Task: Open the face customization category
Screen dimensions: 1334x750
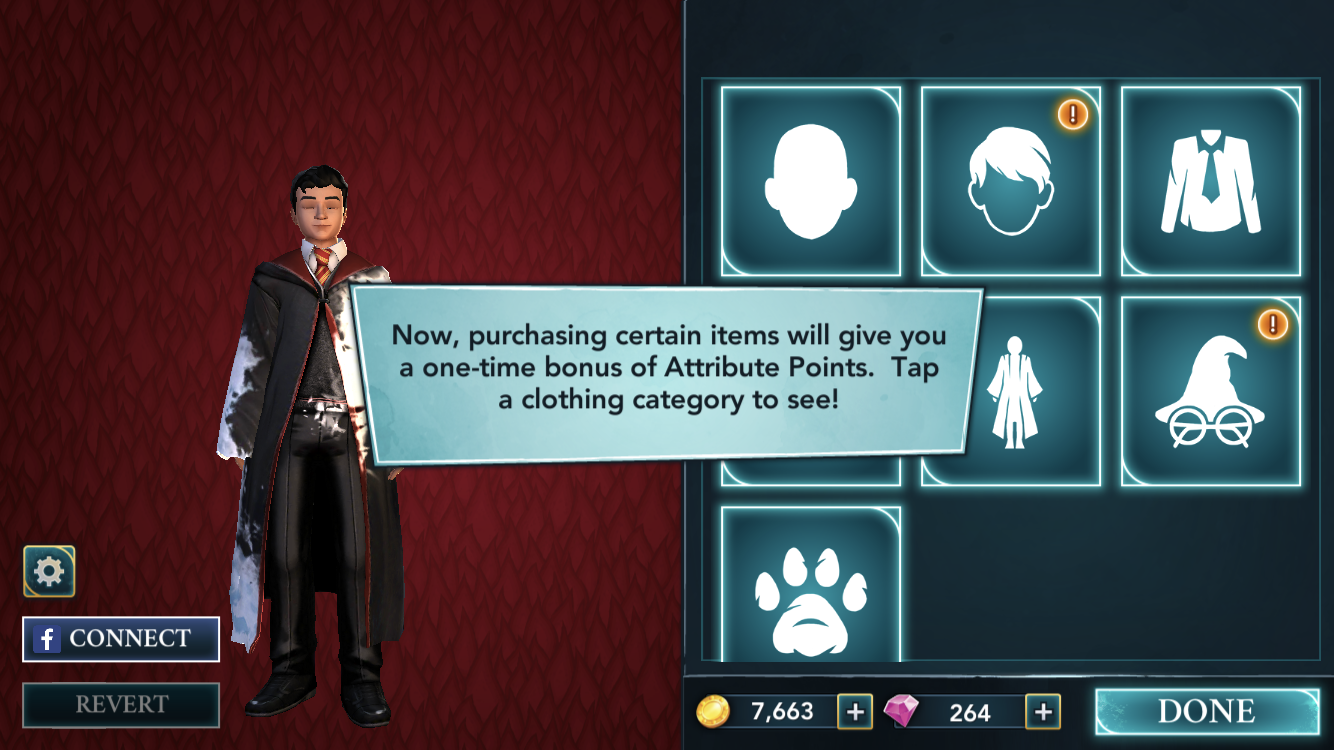Action: [810, 181]
